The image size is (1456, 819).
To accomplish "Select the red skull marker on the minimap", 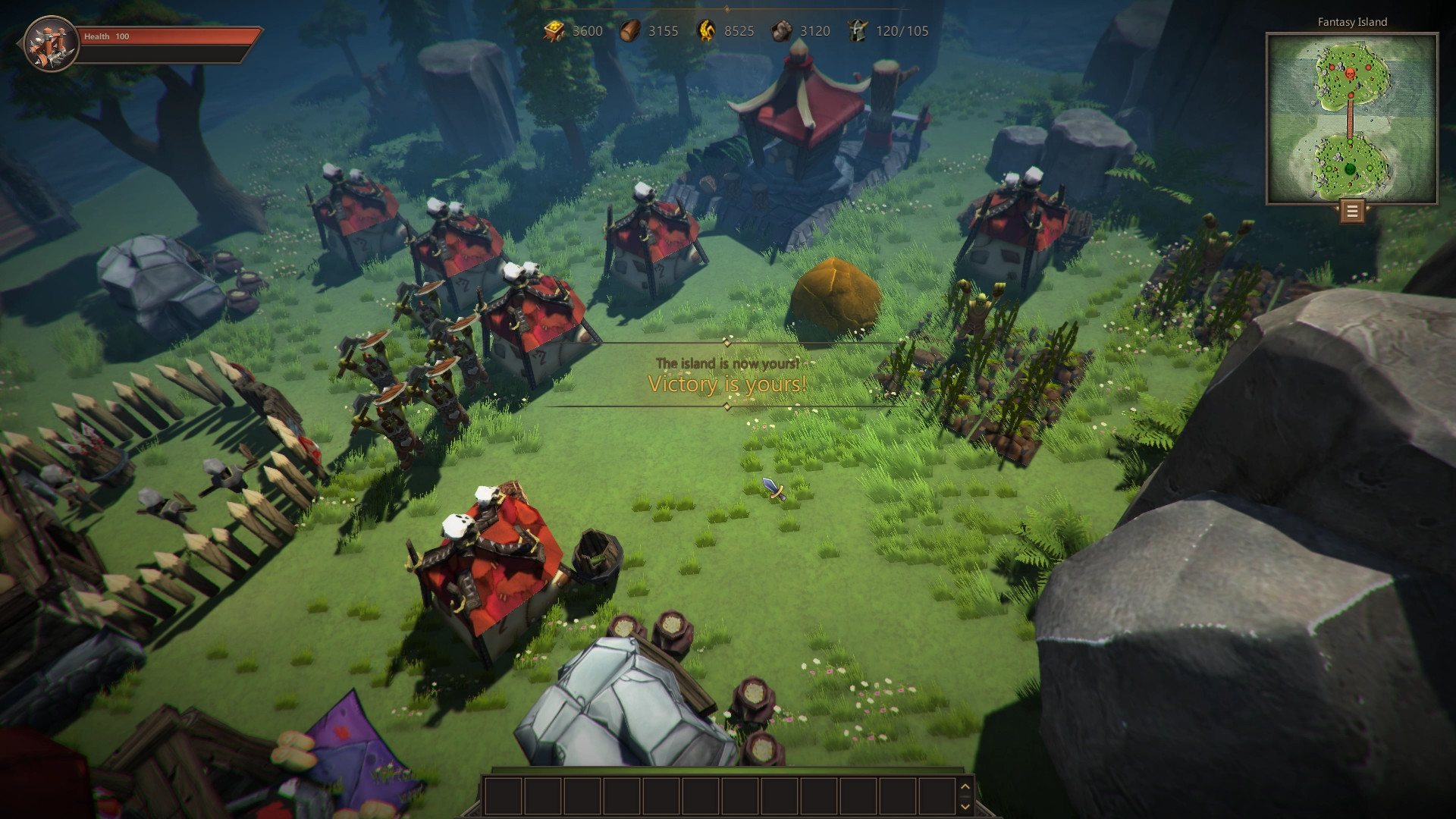I will 1350,74.
